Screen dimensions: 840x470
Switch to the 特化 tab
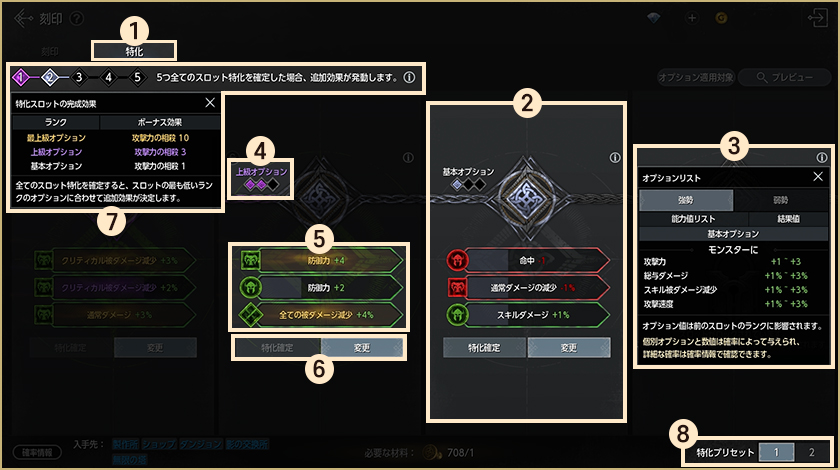(134, 50)
